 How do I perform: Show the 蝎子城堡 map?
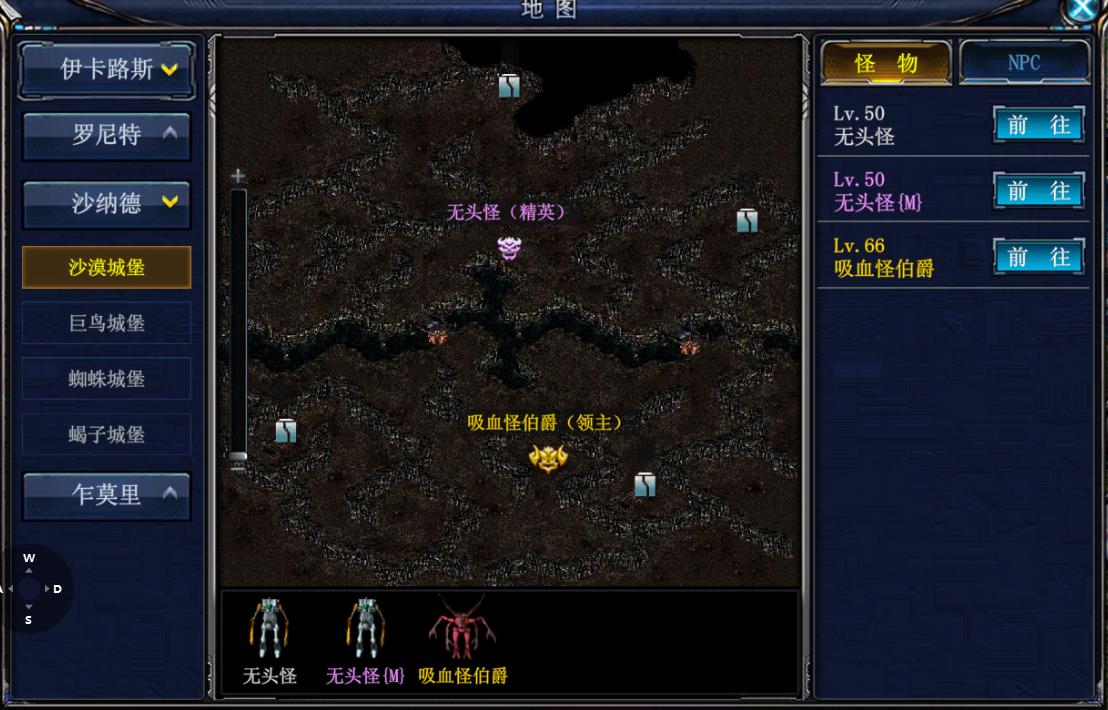pos(106,435)
